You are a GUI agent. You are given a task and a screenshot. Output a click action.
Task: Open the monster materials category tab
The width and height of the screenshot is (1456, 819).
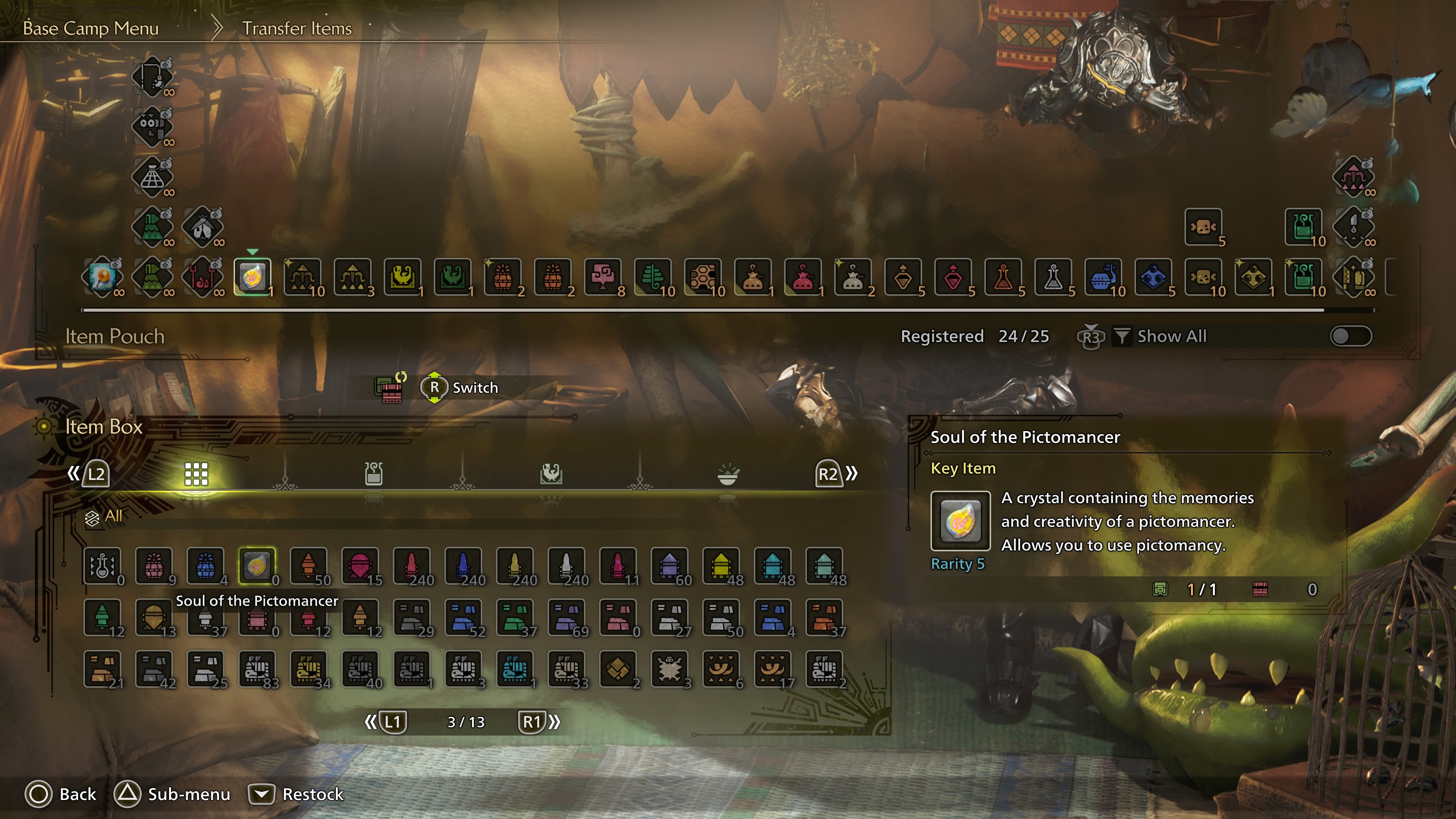(x=551, y=474)
